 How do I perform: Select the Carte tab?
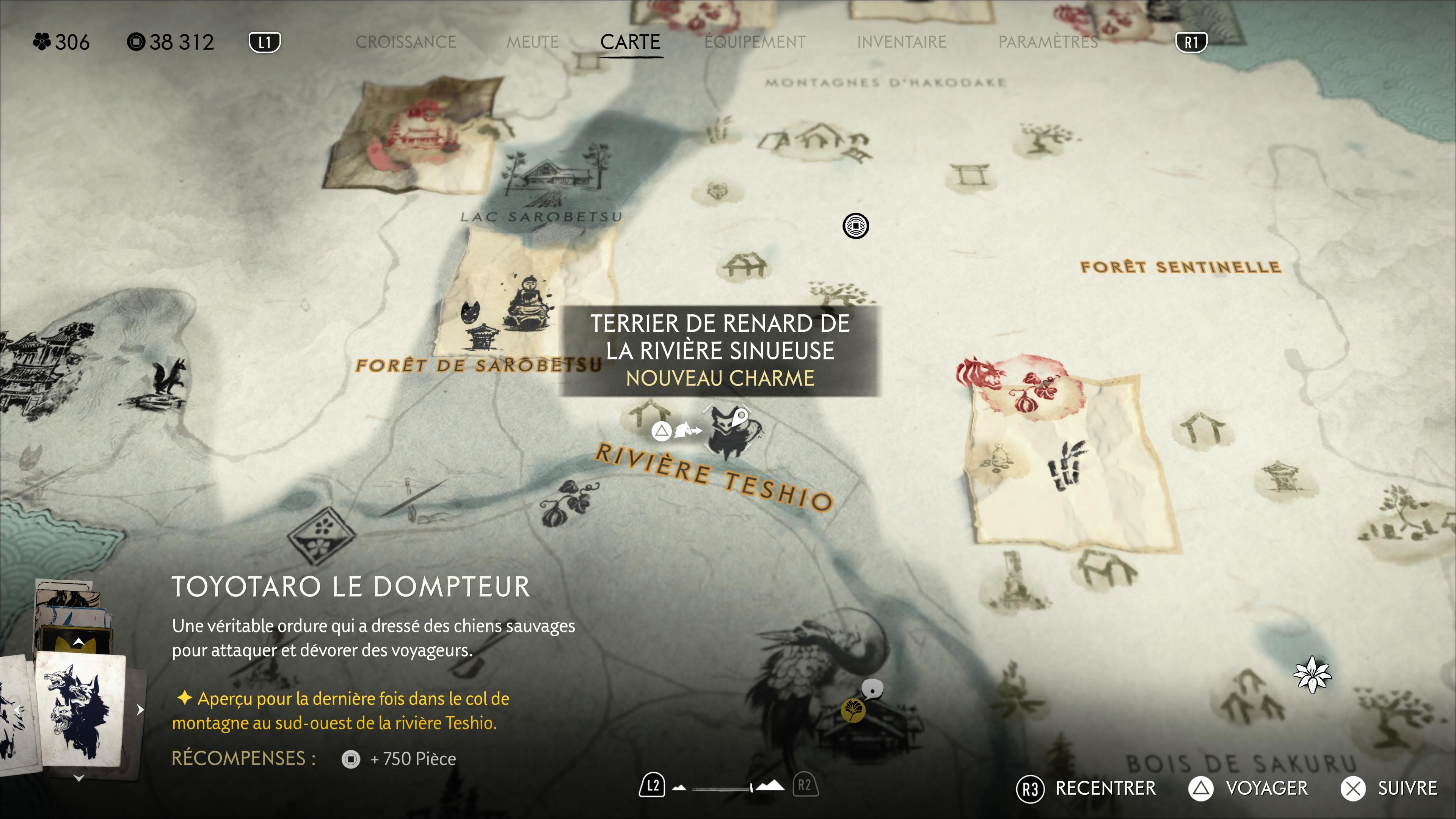tap(630, 42)
